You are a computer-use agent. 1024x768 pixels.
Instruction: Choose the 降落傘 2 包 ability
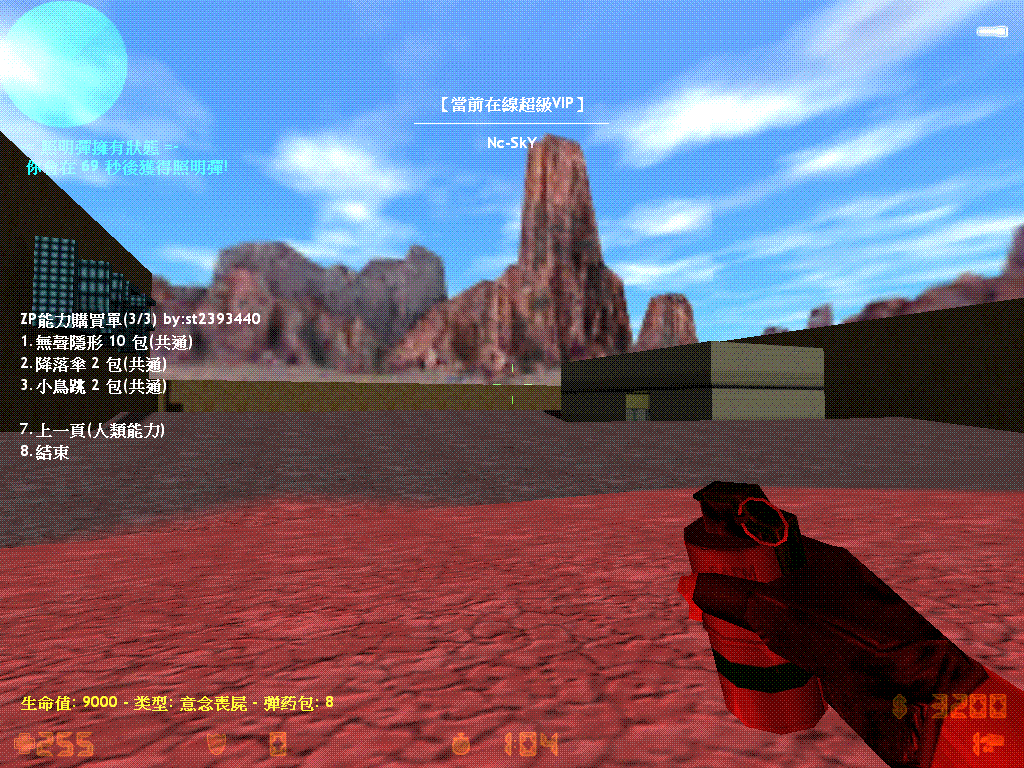point(94,364)
